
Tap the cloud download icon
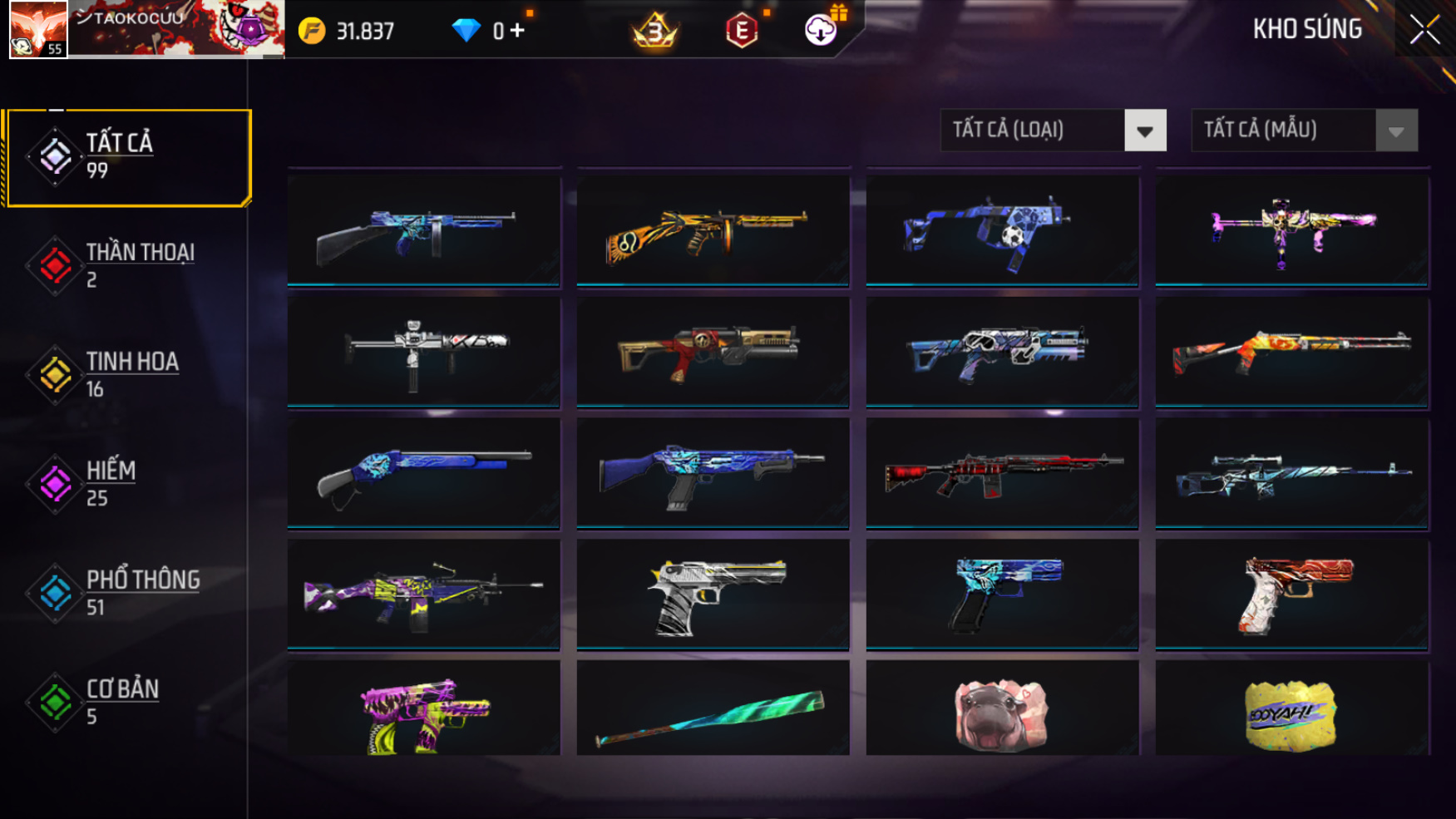point(821,31)
